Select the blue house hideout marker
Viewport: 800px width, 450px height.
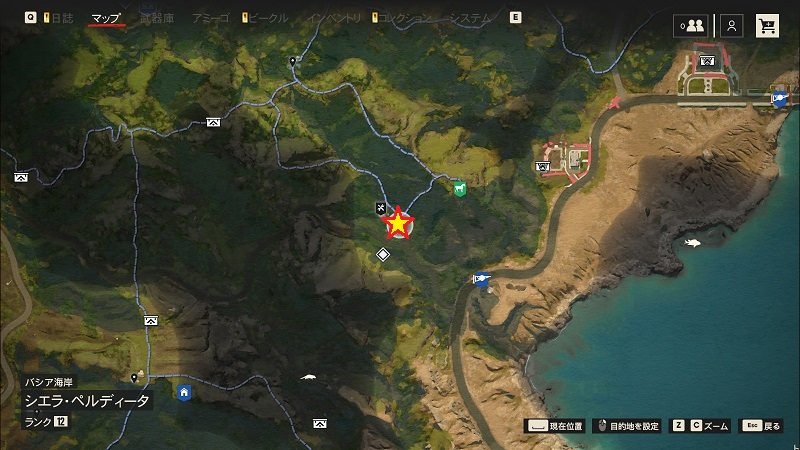(184, 392)
